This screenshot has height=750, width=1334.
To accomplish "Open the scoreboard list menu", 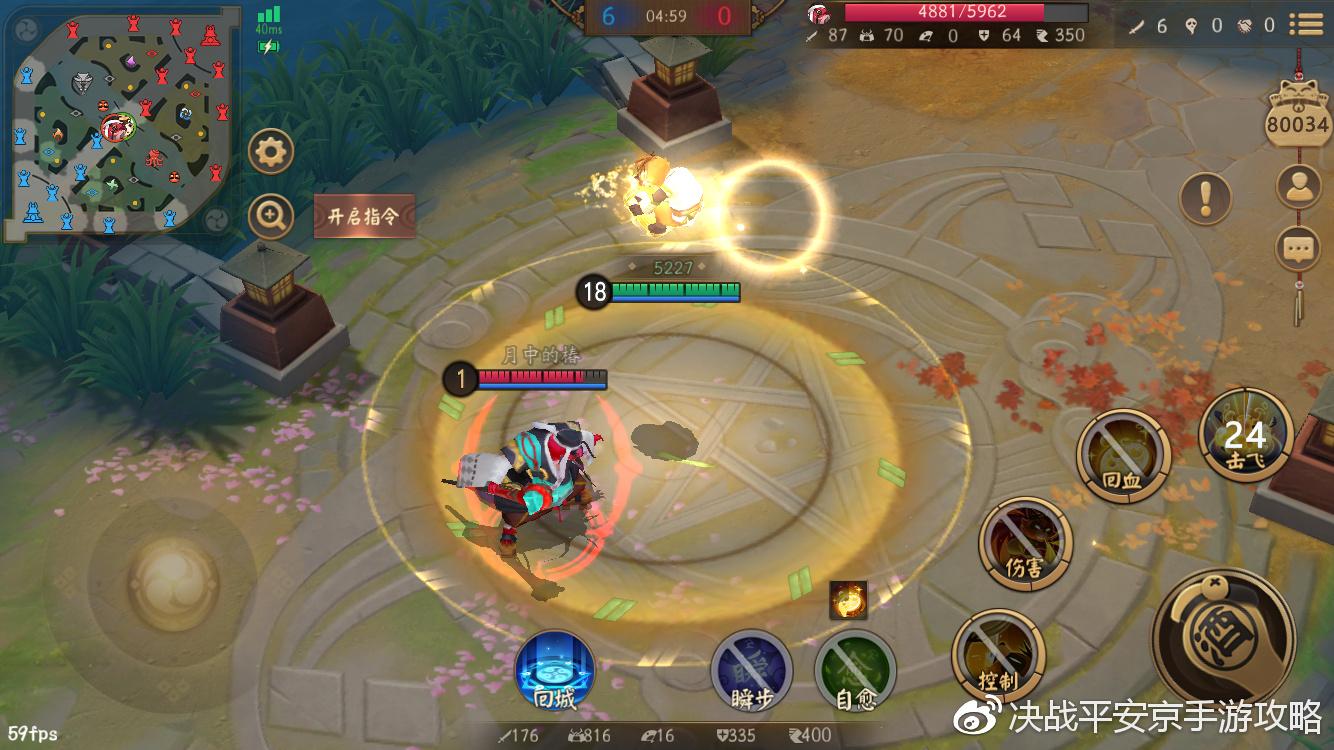I will point(1305,25).
